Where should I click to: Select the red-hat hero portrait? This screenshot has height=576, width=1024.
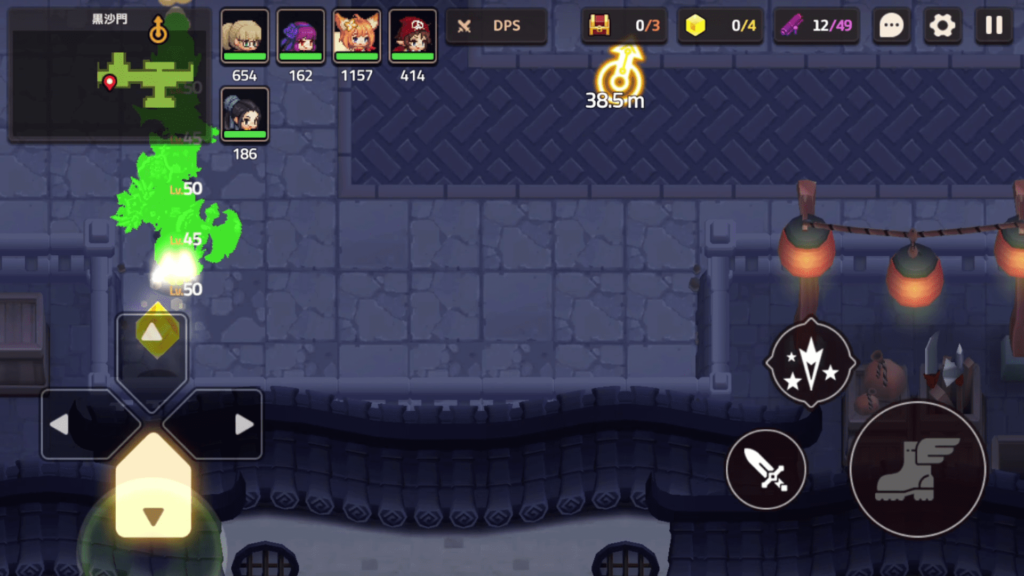point(412,35)
